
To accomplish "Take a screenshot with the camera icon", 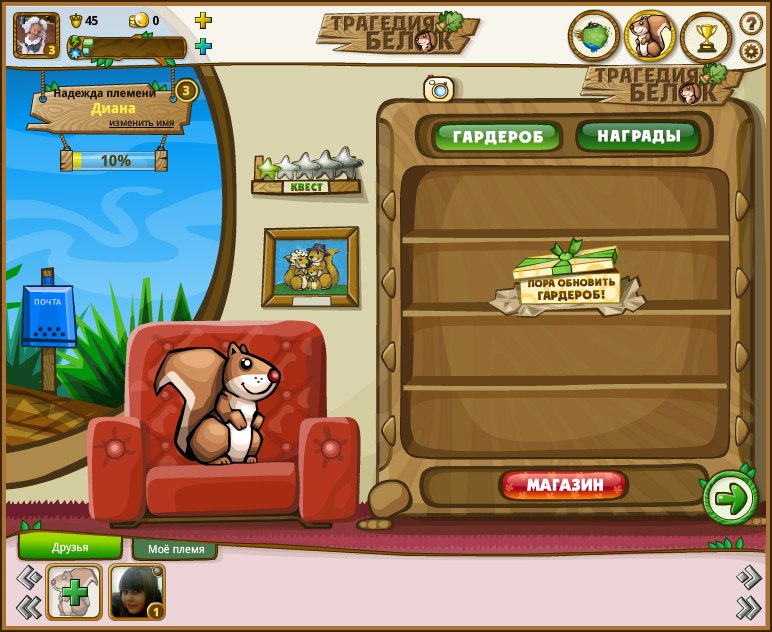I will tap(439, 89).
